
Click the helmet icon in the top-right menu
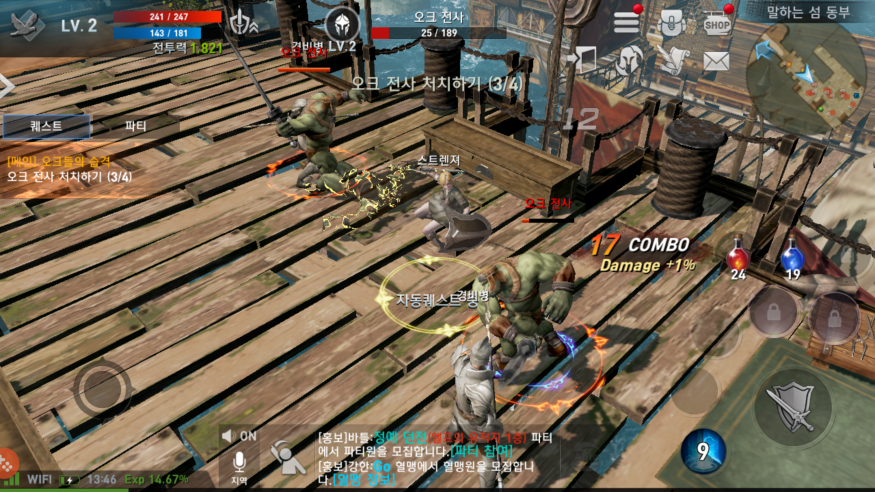click(630, 60)
